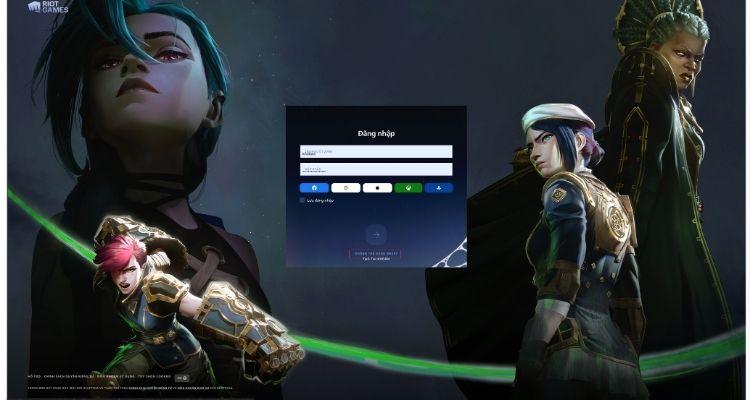Open the can't sign in link
This screenshot has width=750, height=400.
pos(375,253)
